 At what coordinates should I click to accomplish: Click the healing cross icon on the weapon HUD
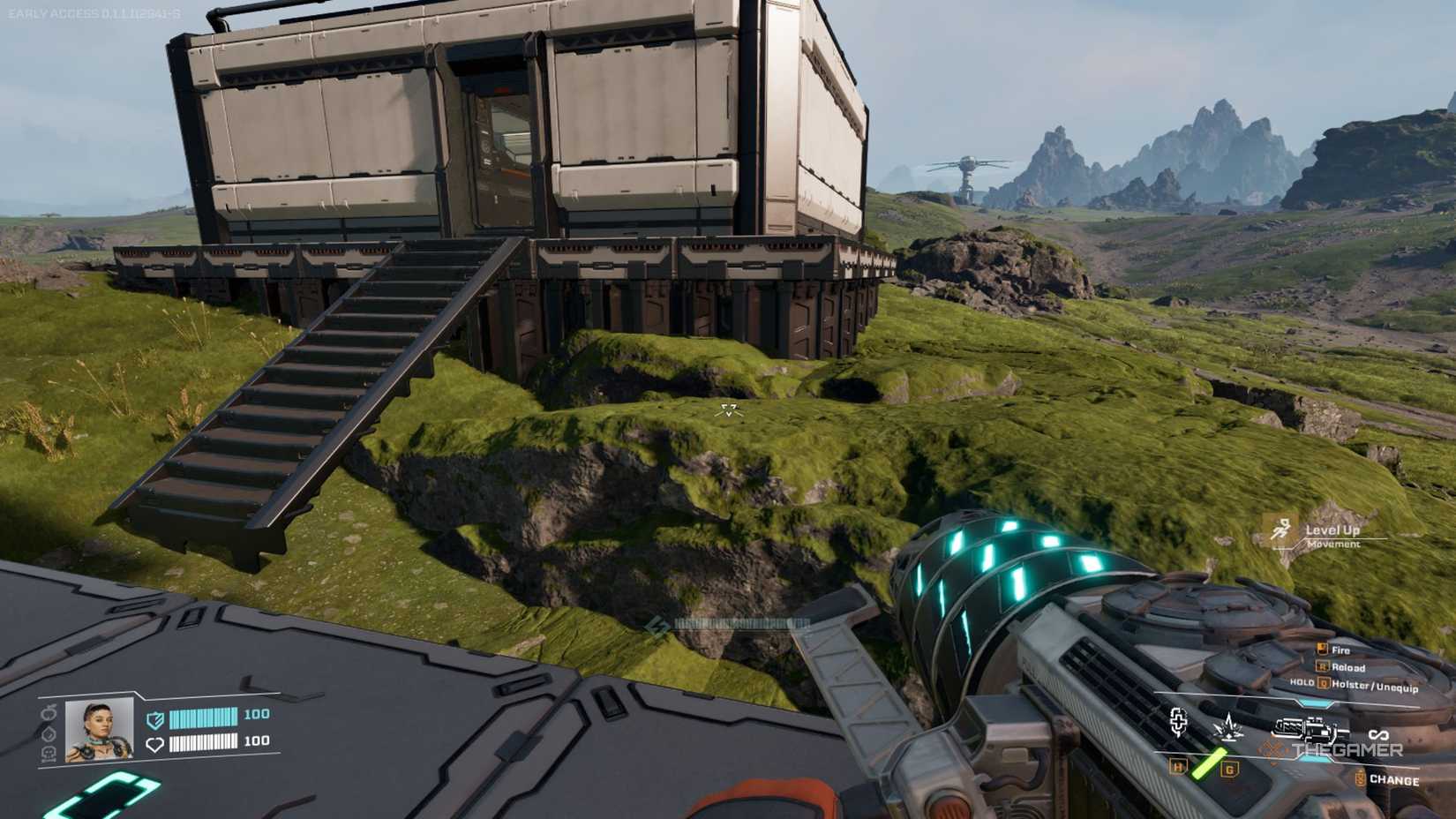[x=1179, y=723]
